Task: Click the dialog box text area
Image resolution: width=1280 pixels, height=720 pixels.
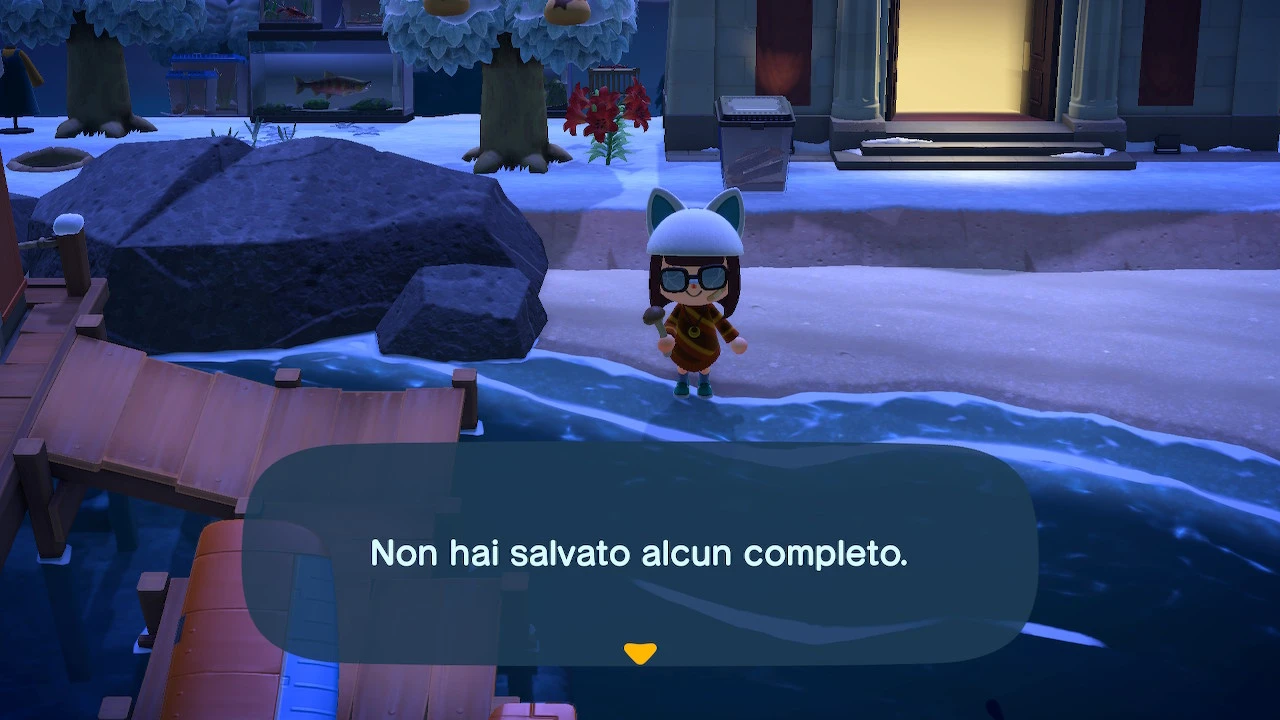Action: pyautogui.click(x=640, y=552)
